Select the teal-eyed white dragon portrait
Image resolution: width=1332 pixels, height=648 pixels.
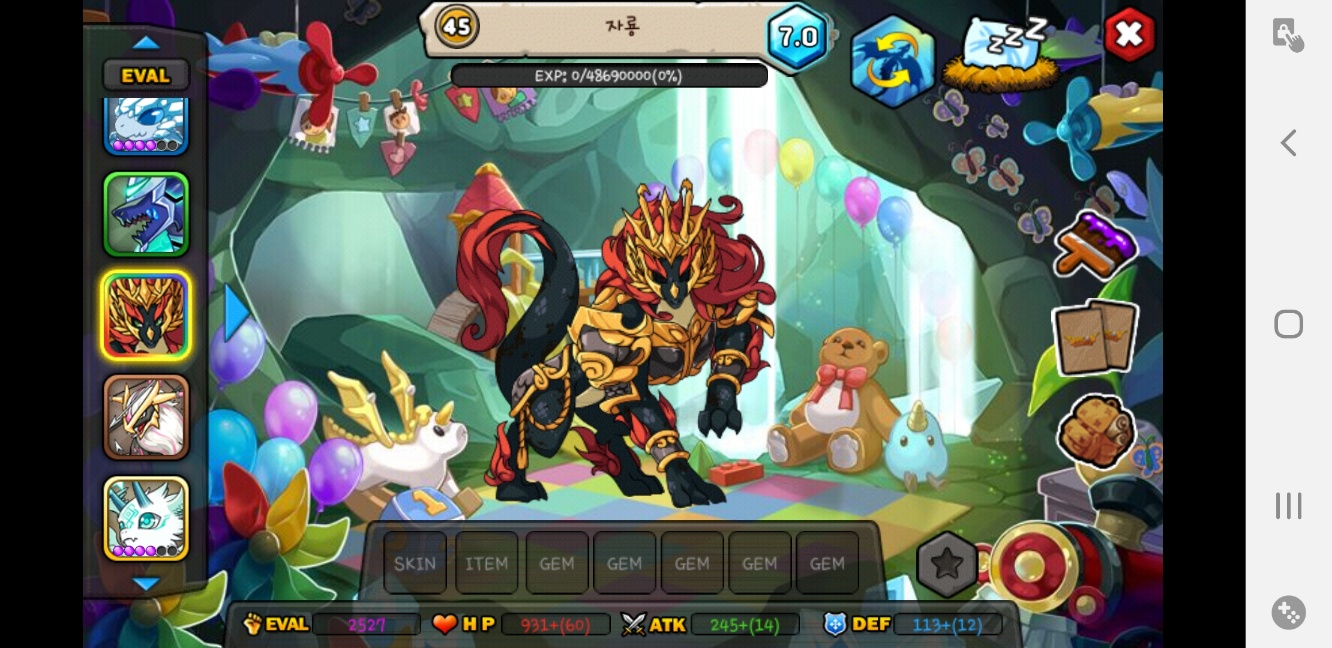(146, 517)
